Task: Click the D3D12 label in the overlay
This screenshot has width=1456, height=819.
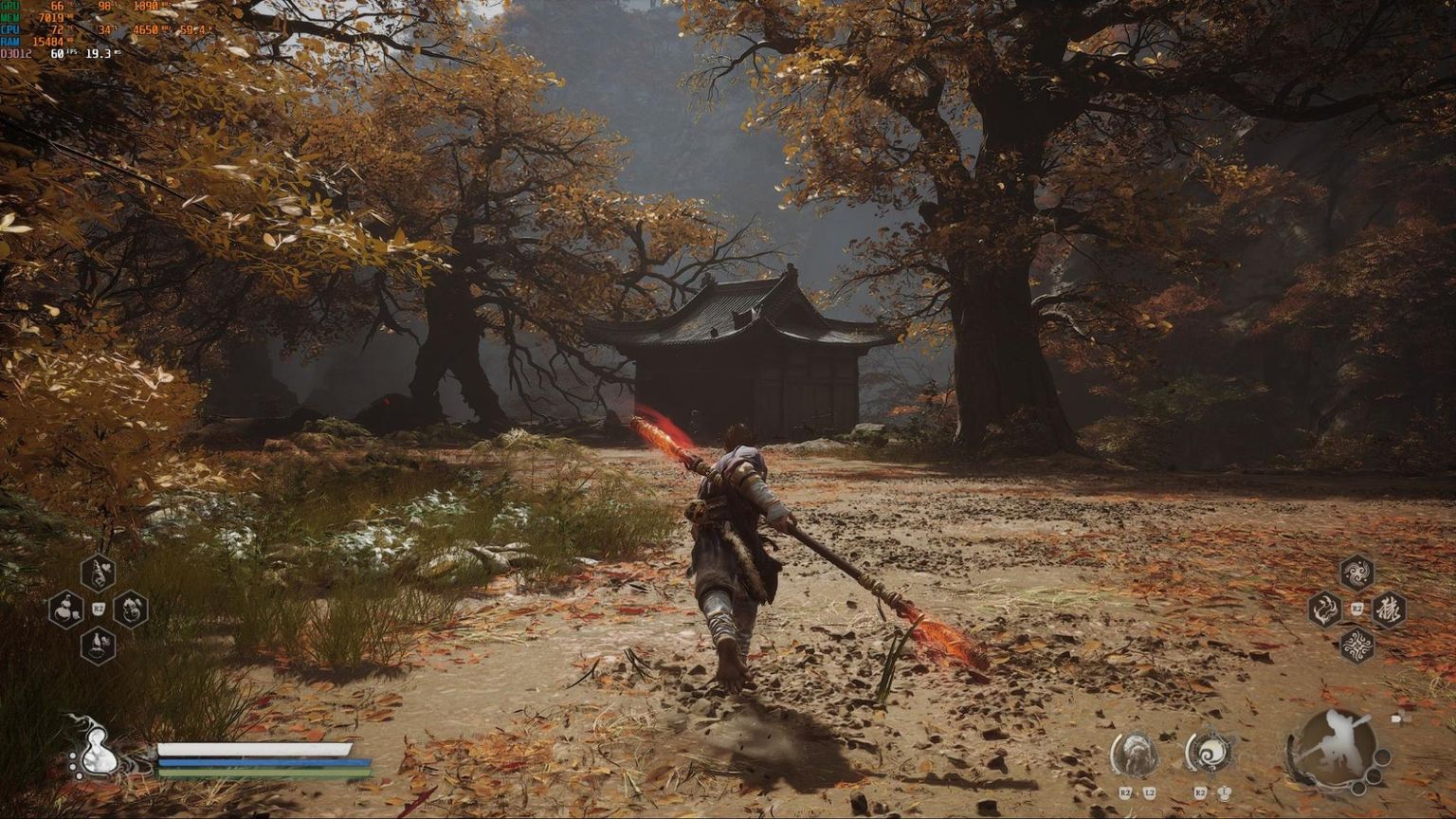Action: click(17, 55)
